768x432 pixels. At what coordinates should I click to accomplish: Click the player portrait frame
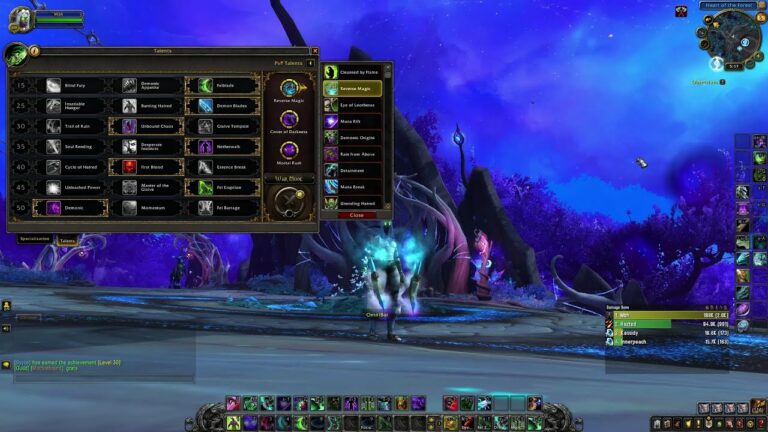click(x=20, y=19)
